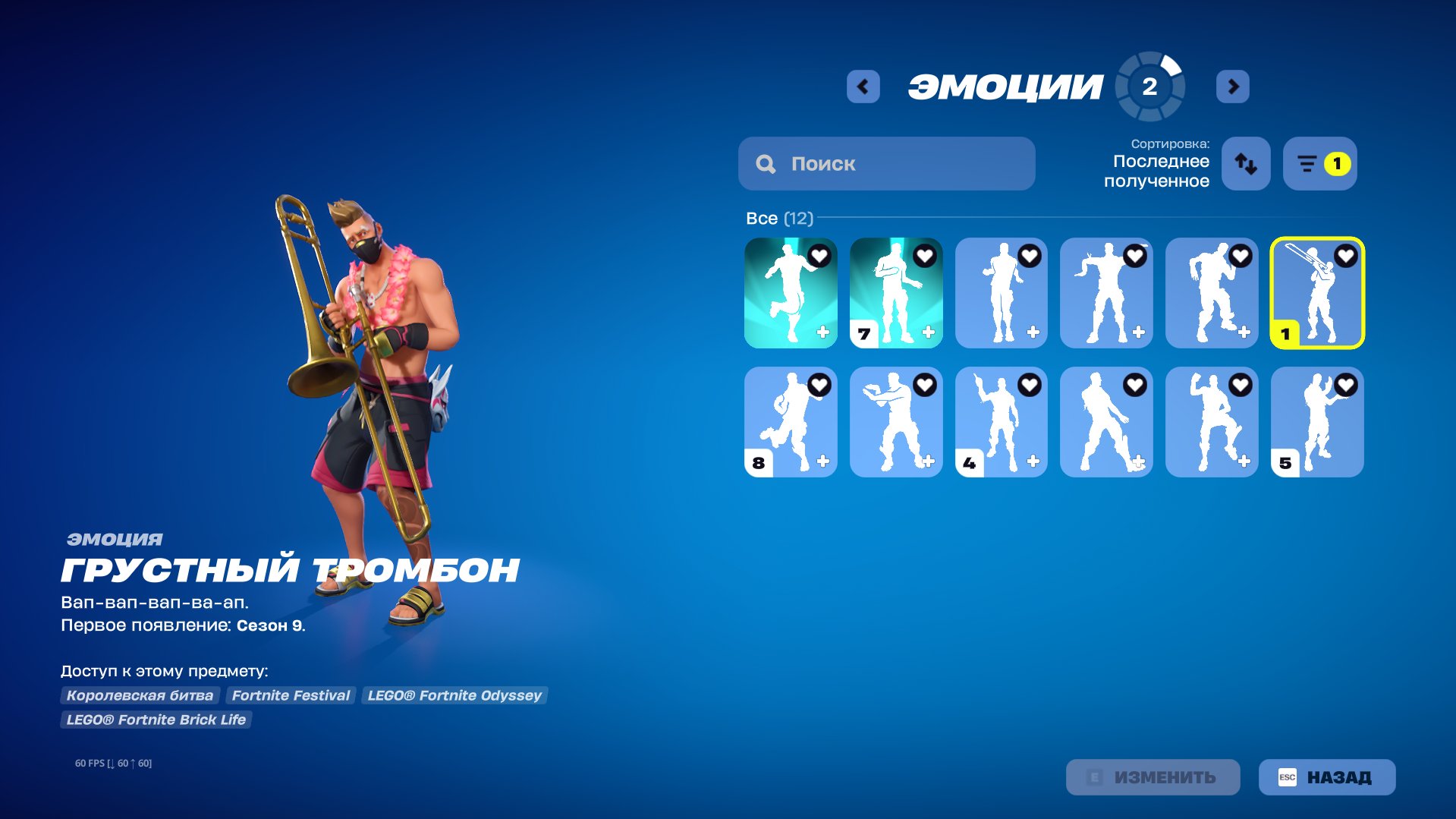This screenshot has height=819, width=1456.
Task: Click the Все (12) section label
Action: pyautogui.click(x=778, y=219)
